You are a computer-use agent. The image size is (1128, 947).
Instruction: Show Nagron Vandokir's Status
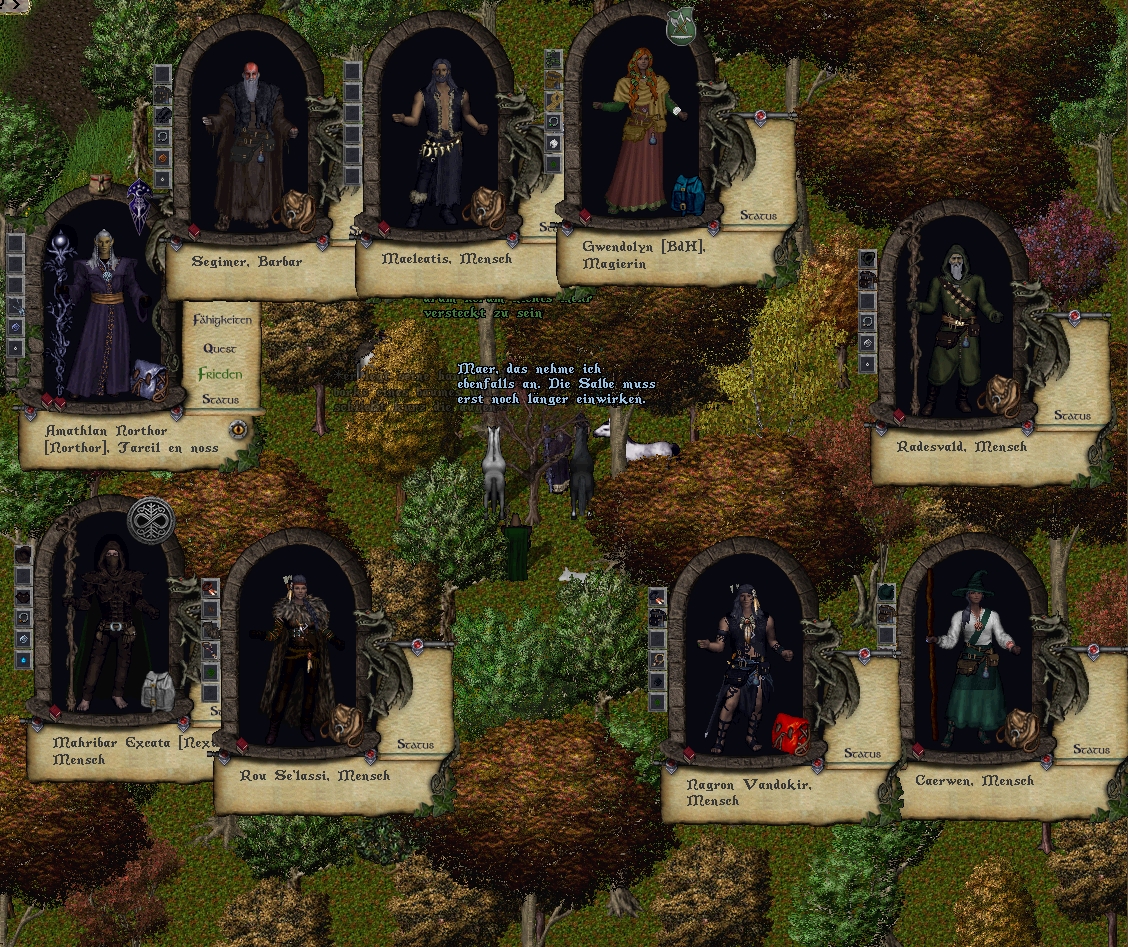[862, 753]
